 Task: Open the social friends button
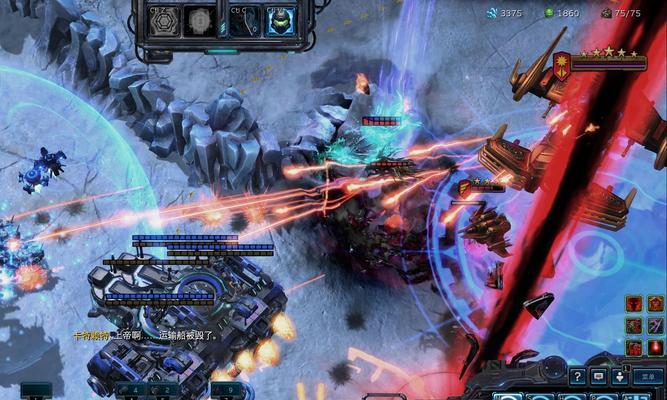tap(620, 376)
